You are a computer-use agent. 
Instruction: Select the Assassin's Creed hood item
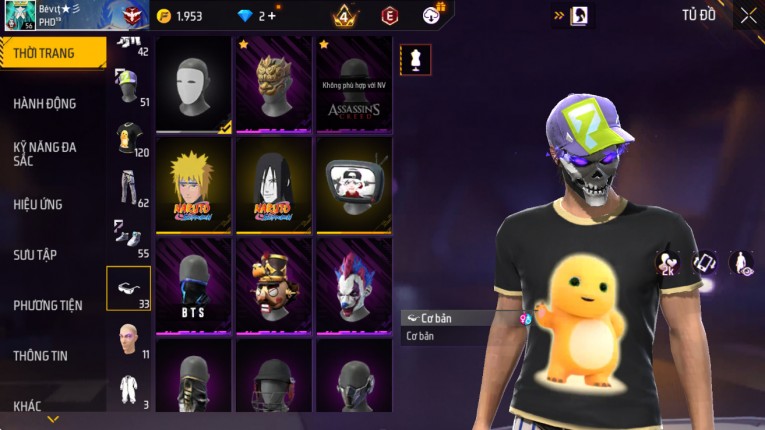pyautogui.click(x=354, y=85)
